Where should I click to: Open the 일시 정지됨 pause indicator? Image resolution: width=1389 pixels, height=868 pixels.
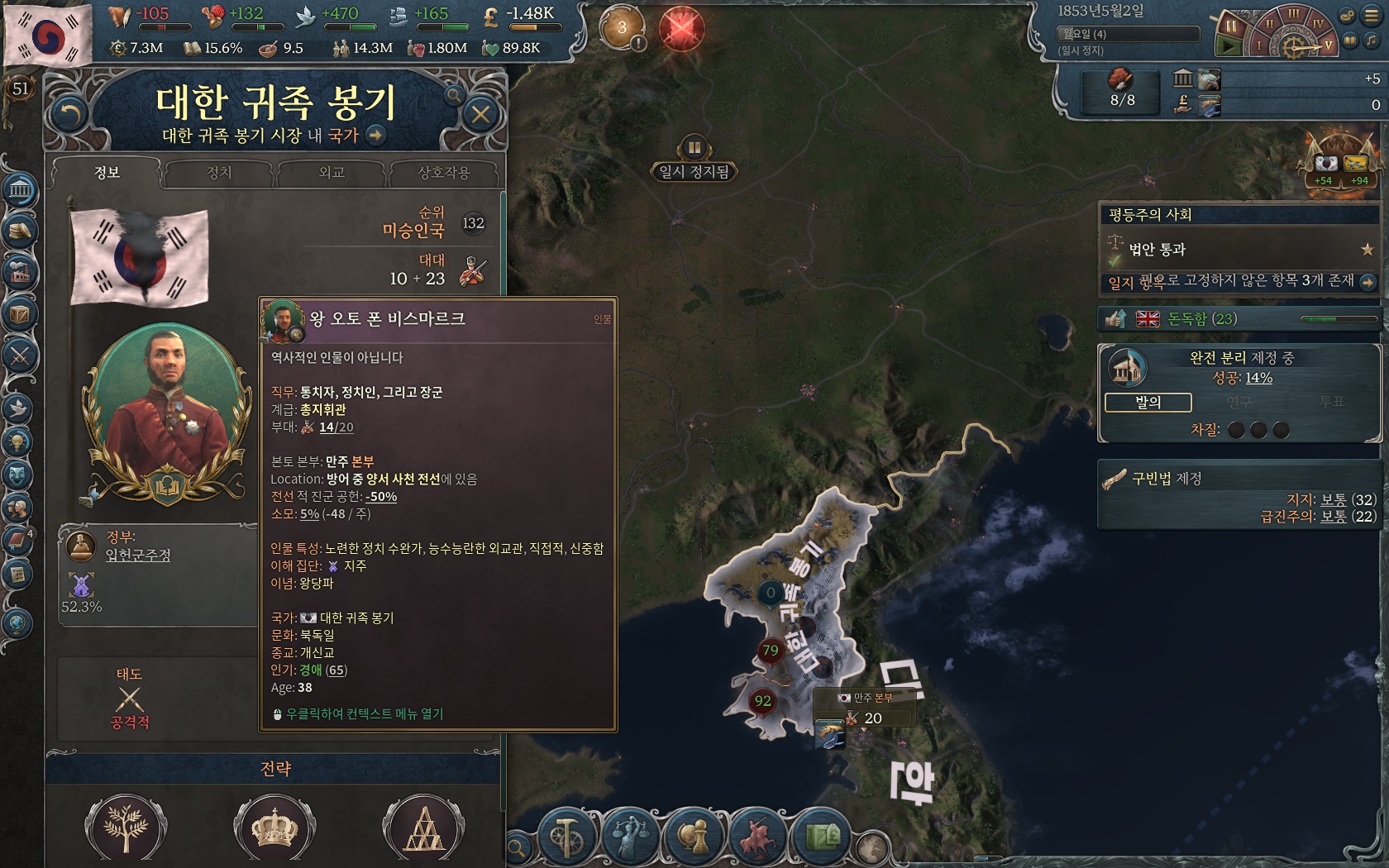pos(694,171)
